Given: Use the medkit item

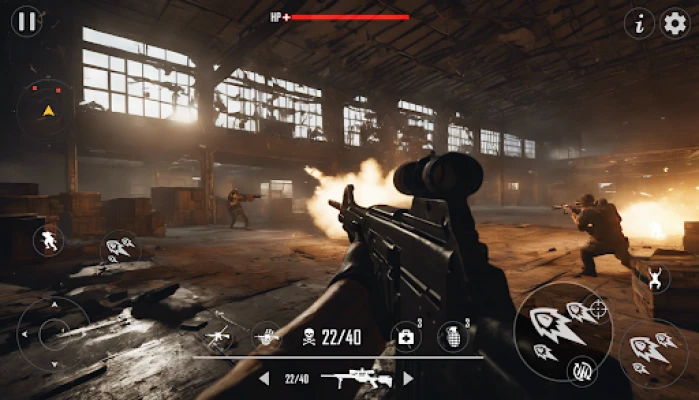Looking at the screenshot, I should point(406,336).
